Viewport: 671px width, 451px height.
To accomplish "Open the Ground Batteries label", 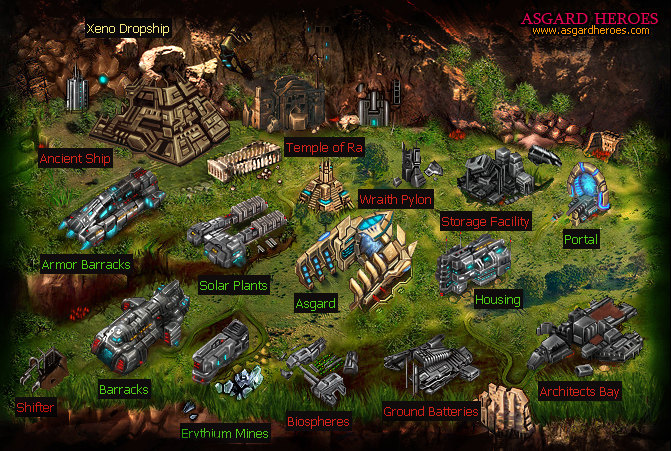I will [x=431, y=411].
